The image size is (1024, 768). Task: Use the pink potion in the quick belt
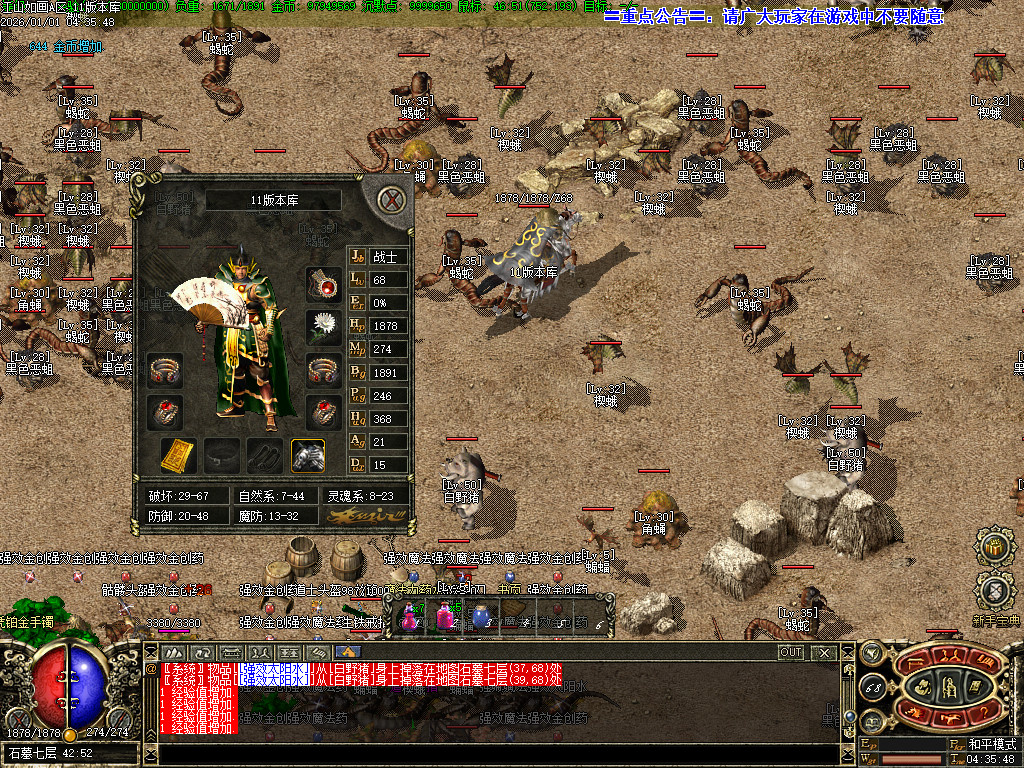[x=445, y=616]
